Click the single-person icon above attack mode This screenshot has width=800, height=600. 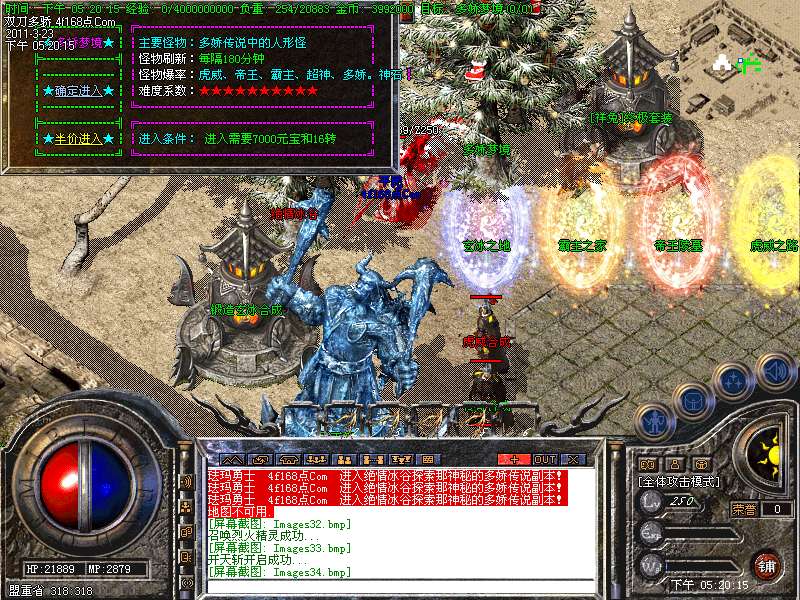(x=674, y=464)
